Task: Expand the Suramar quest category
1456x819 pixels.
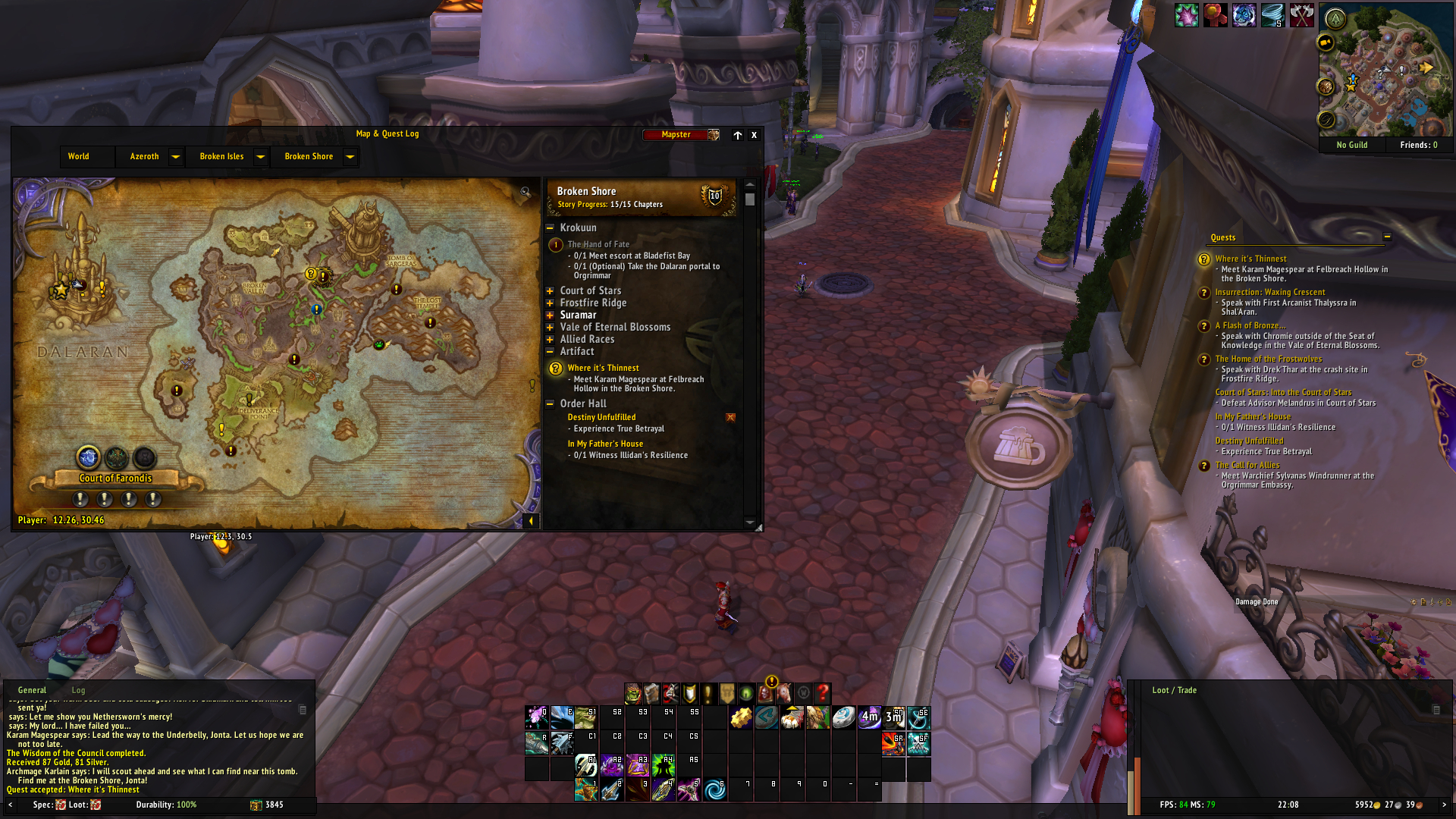Action: 550,315
